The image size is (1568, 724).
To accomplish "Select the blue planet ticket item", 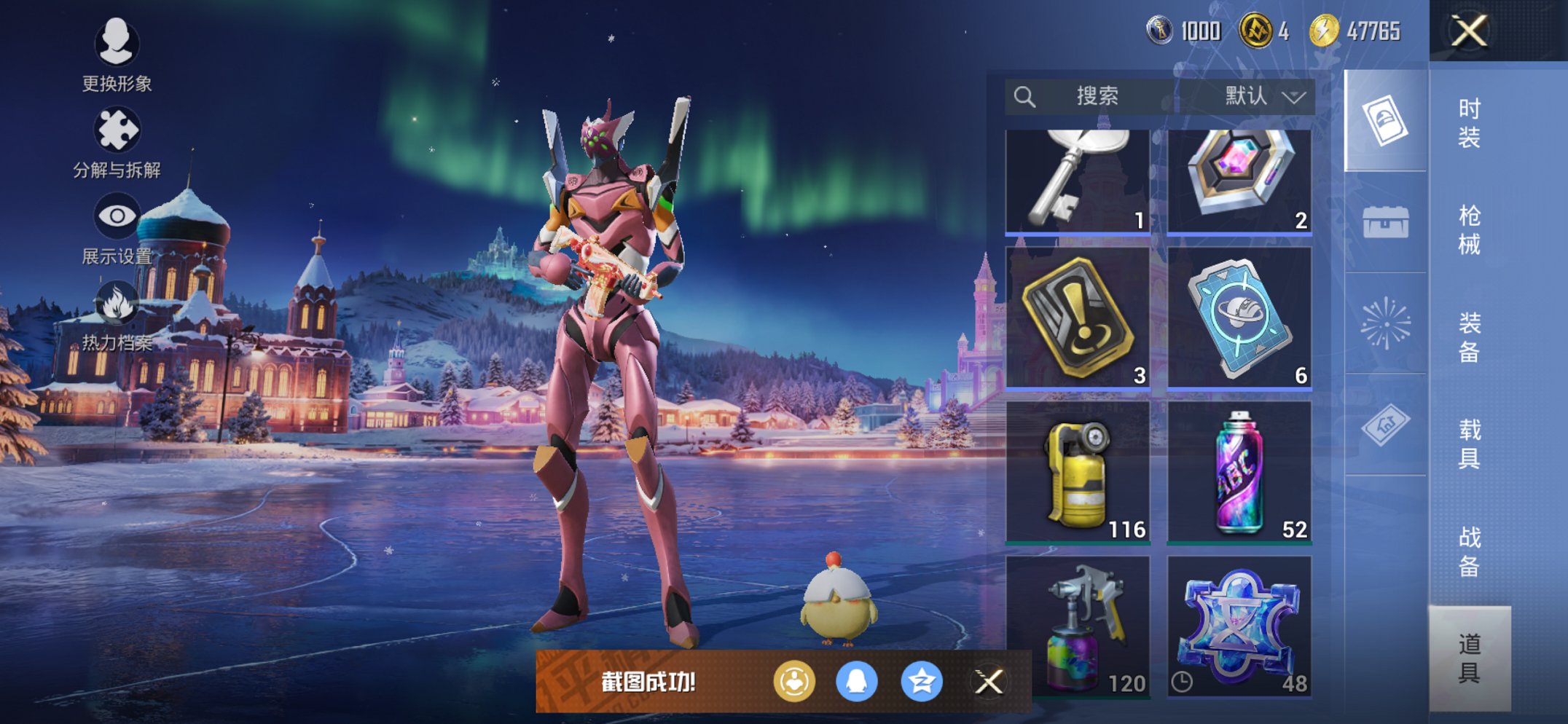I will [1239, 318].
